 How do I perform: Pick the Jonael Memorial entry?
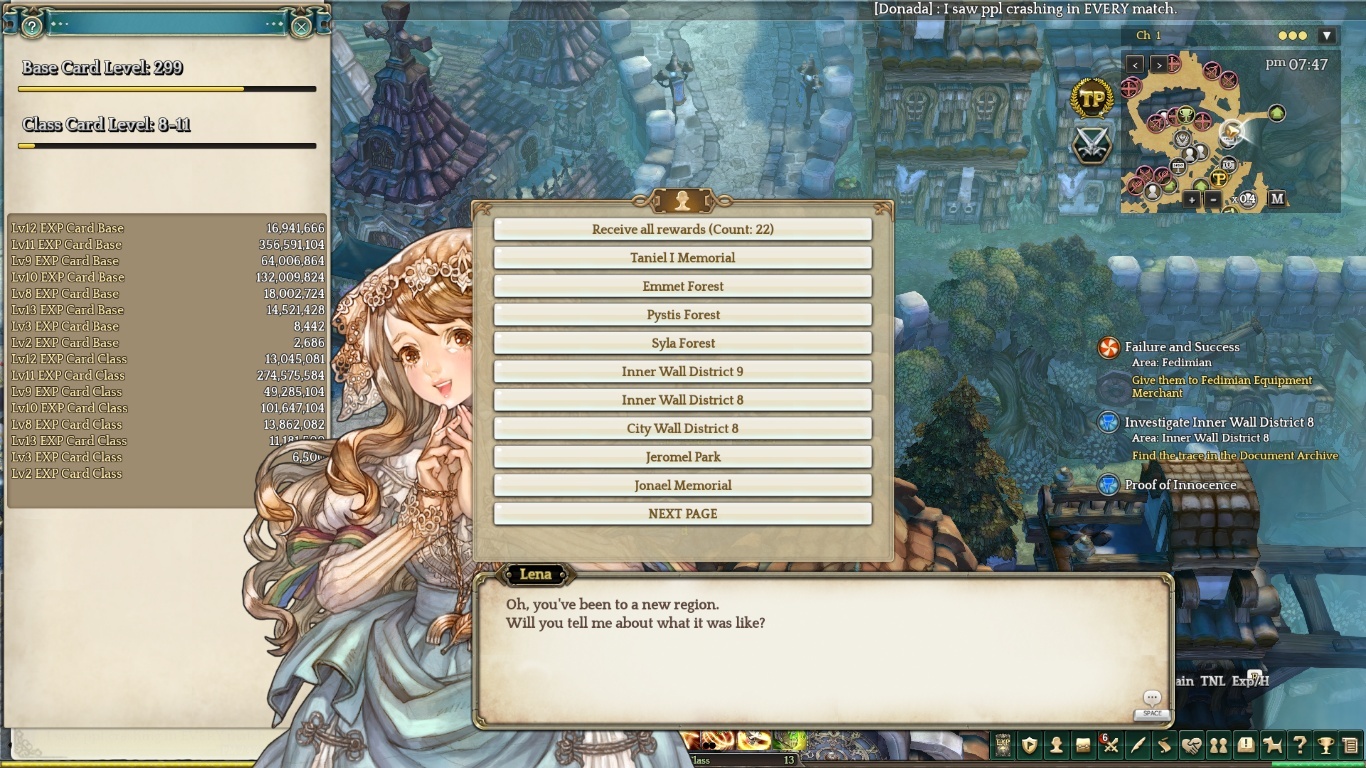683,486
